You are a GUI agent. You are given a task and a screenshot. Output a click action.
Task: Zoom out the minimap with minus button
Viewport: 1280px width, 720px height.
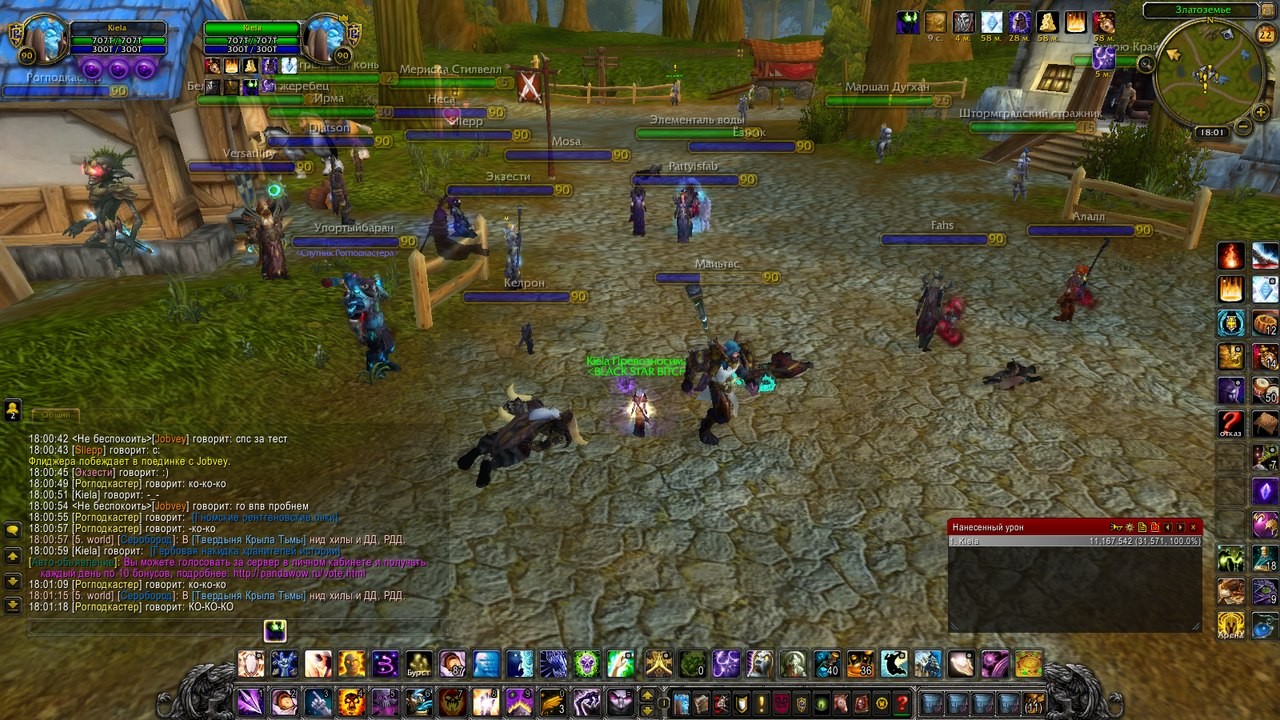coord(1242,127)
